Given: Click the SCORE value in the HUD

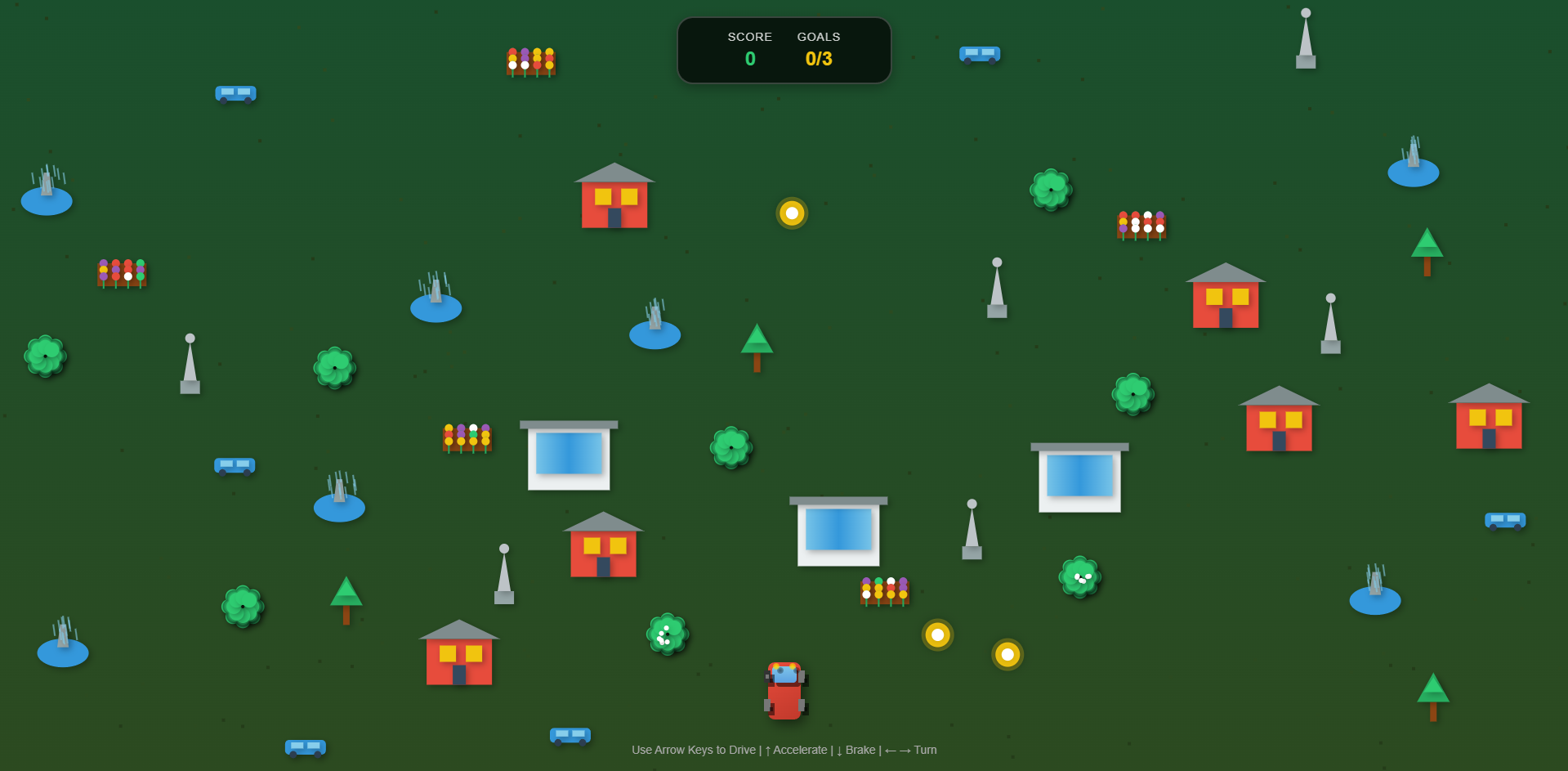Looking at the screenshot, I should point(749,58).
